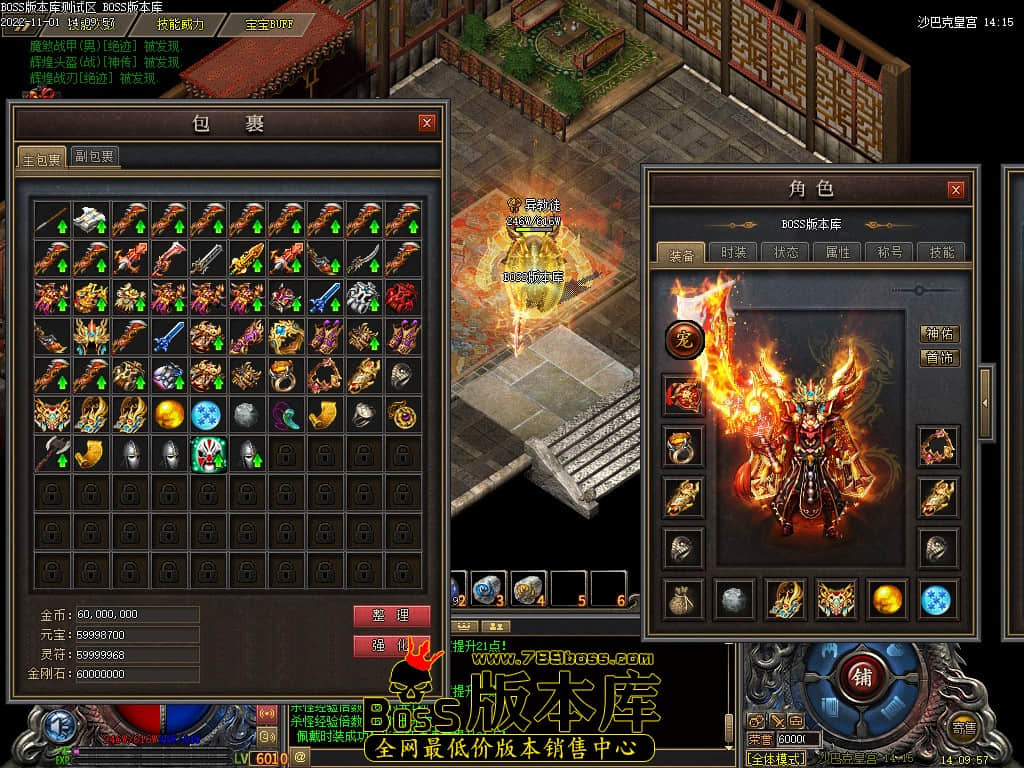Select the green opera mask item

coord(209,454)
